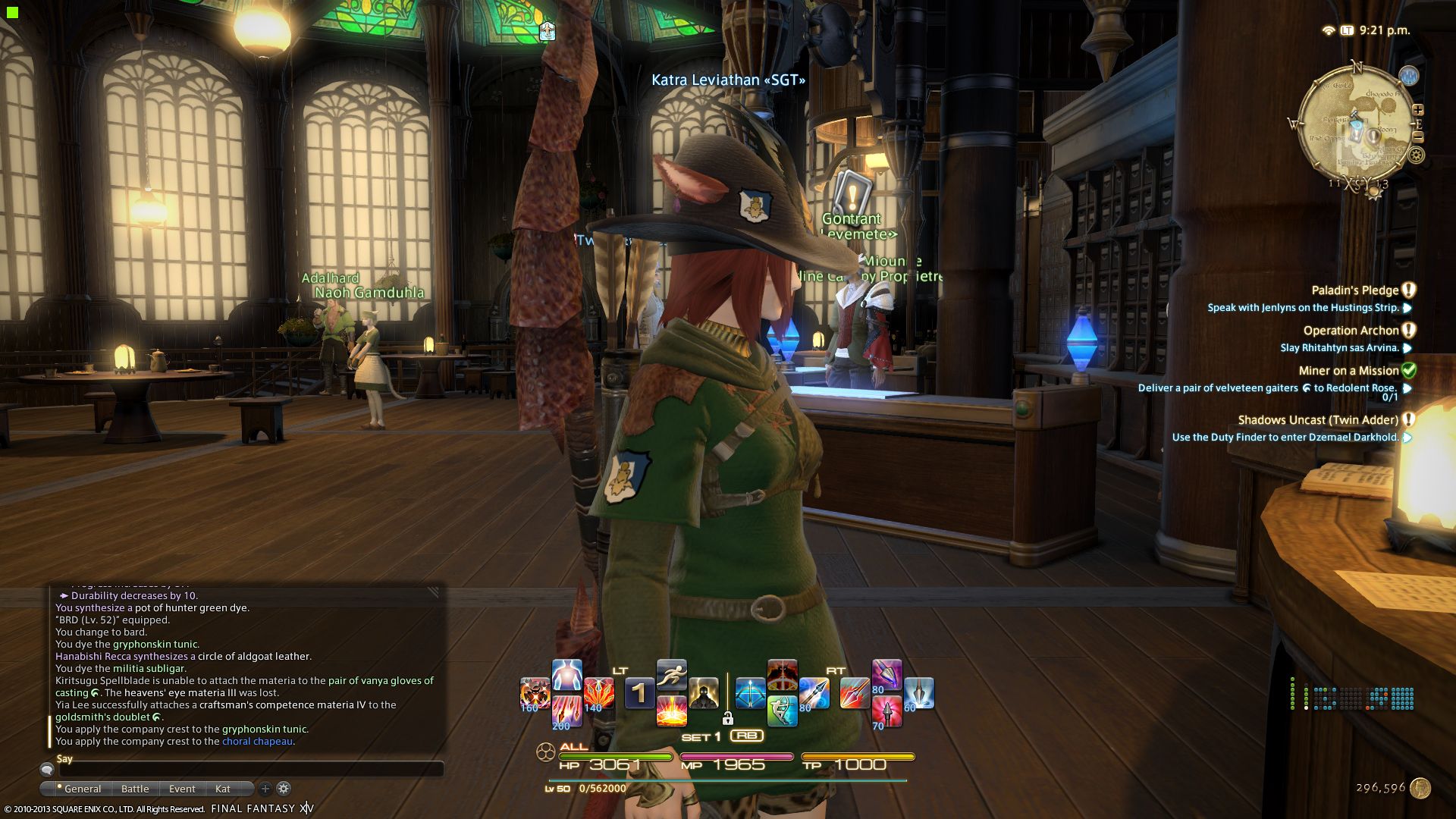Open Shadows Uncast (Twin Adder) quest
The width and height of the screenshot is (1456, 819).
click(x=1318, y=420)
